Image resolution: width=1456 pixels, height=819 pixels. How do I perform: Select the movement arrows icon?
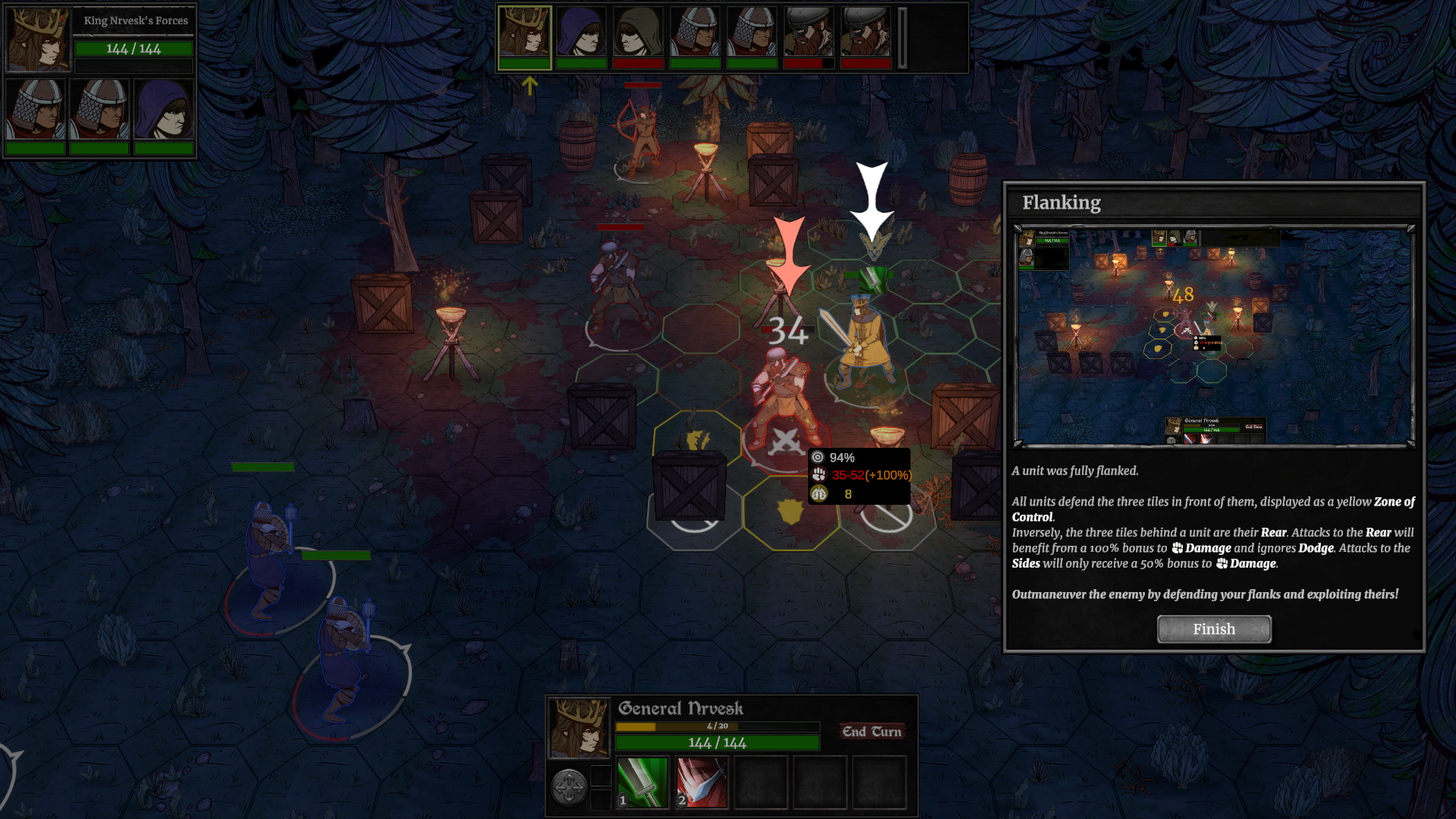coord(568,786)
